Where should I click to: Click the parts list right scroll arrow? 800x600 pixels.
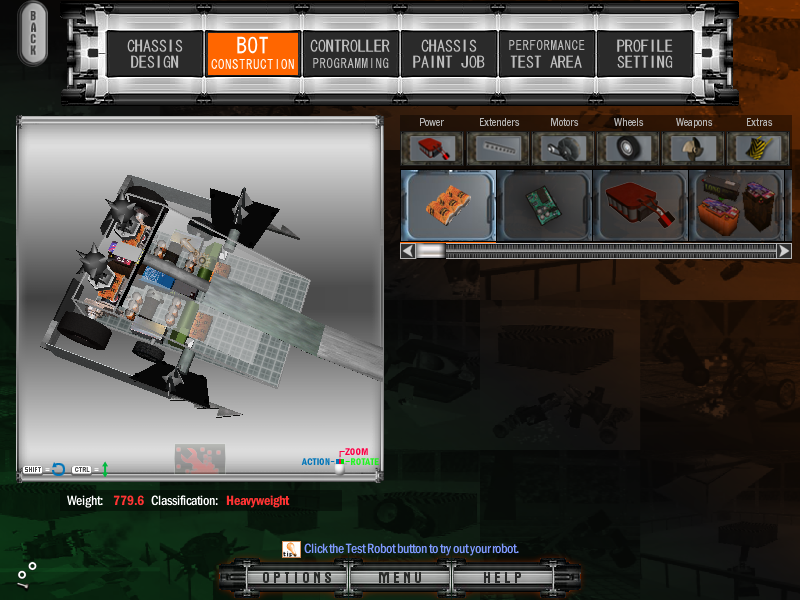tap(784, 251)
